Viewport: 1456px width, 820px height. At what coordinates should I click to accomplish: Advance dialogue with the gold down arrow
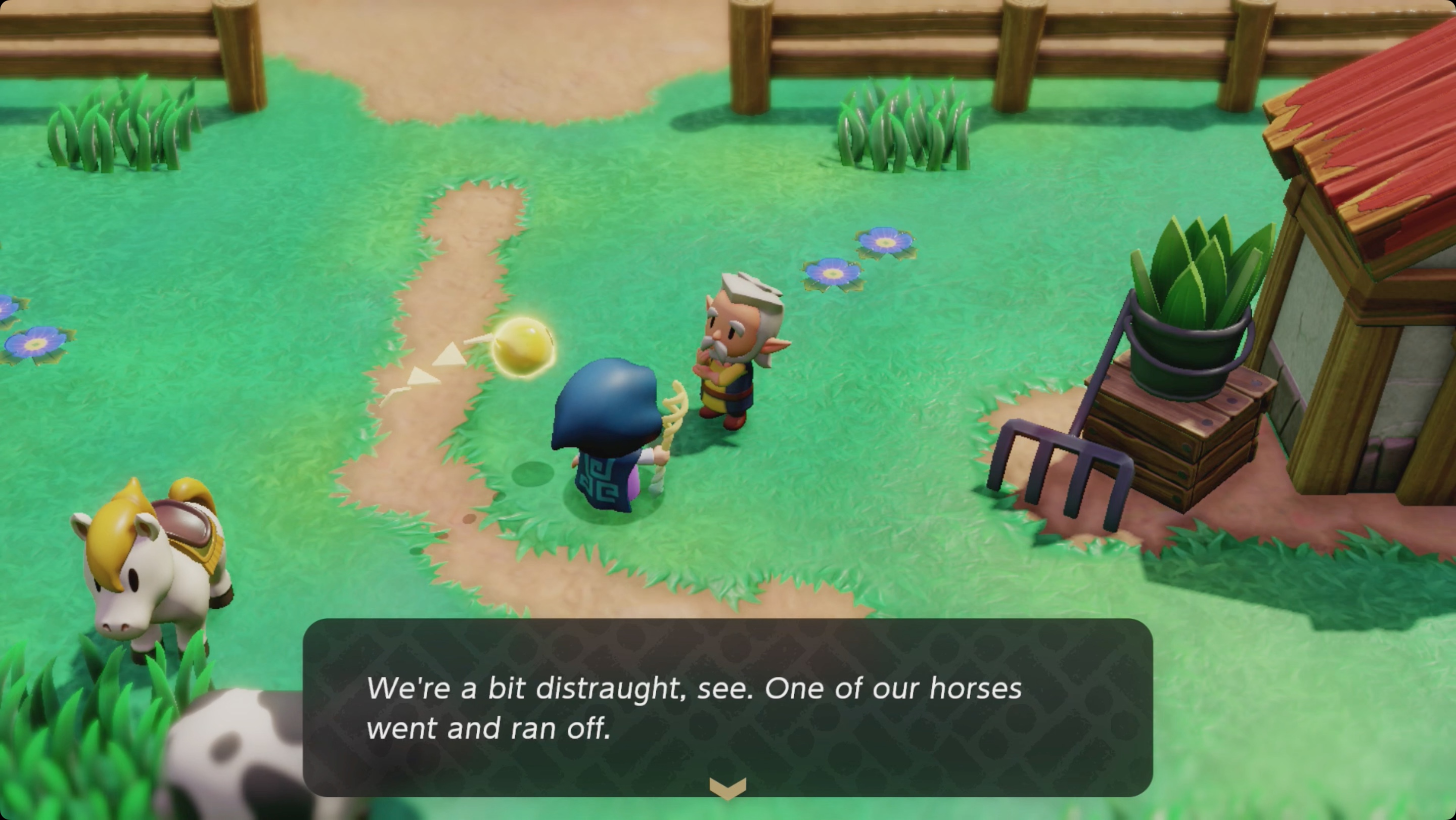point(727,787)
